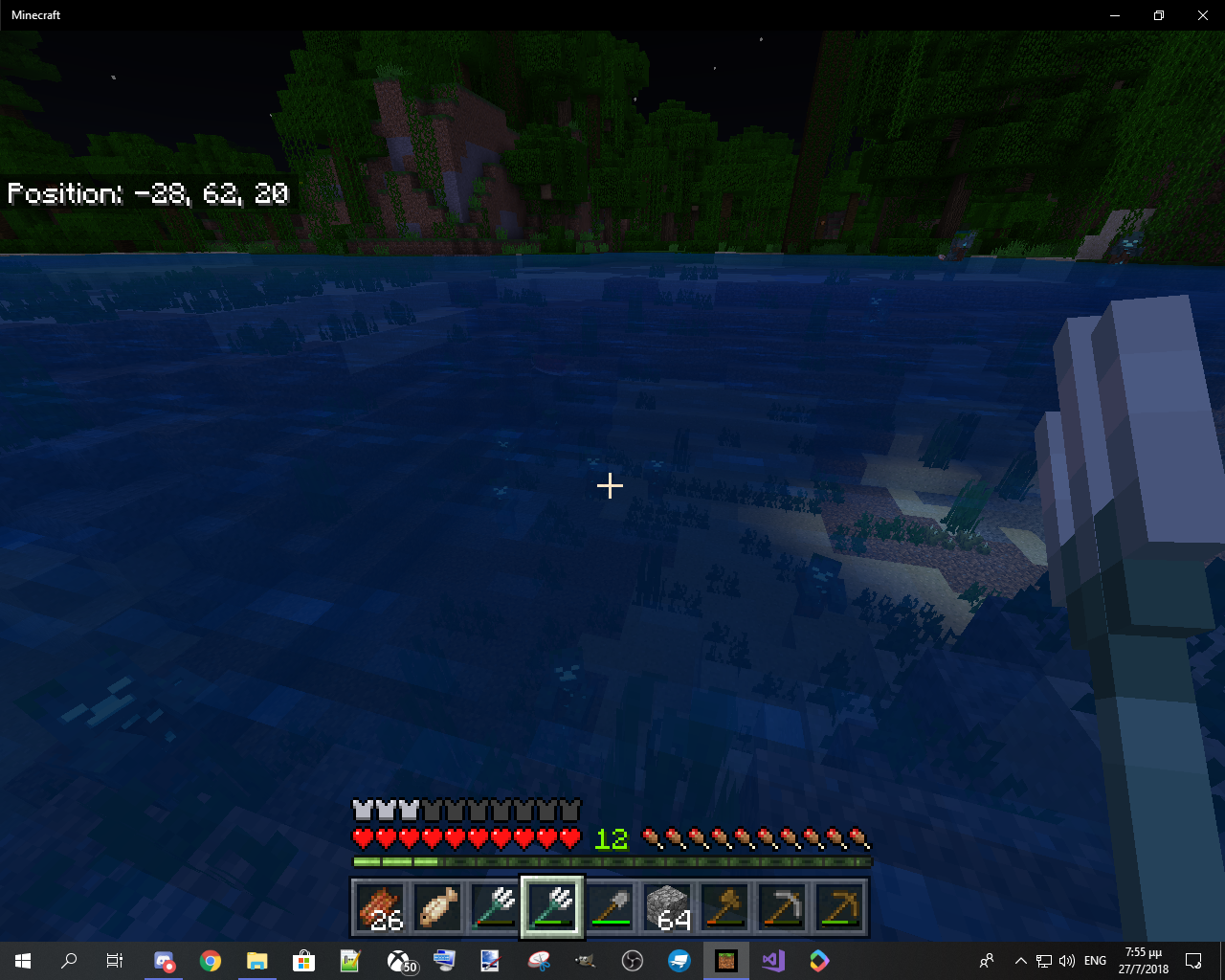
Task: Pick the wooden axe hotbar slot
Action: (x=724, y=907)
